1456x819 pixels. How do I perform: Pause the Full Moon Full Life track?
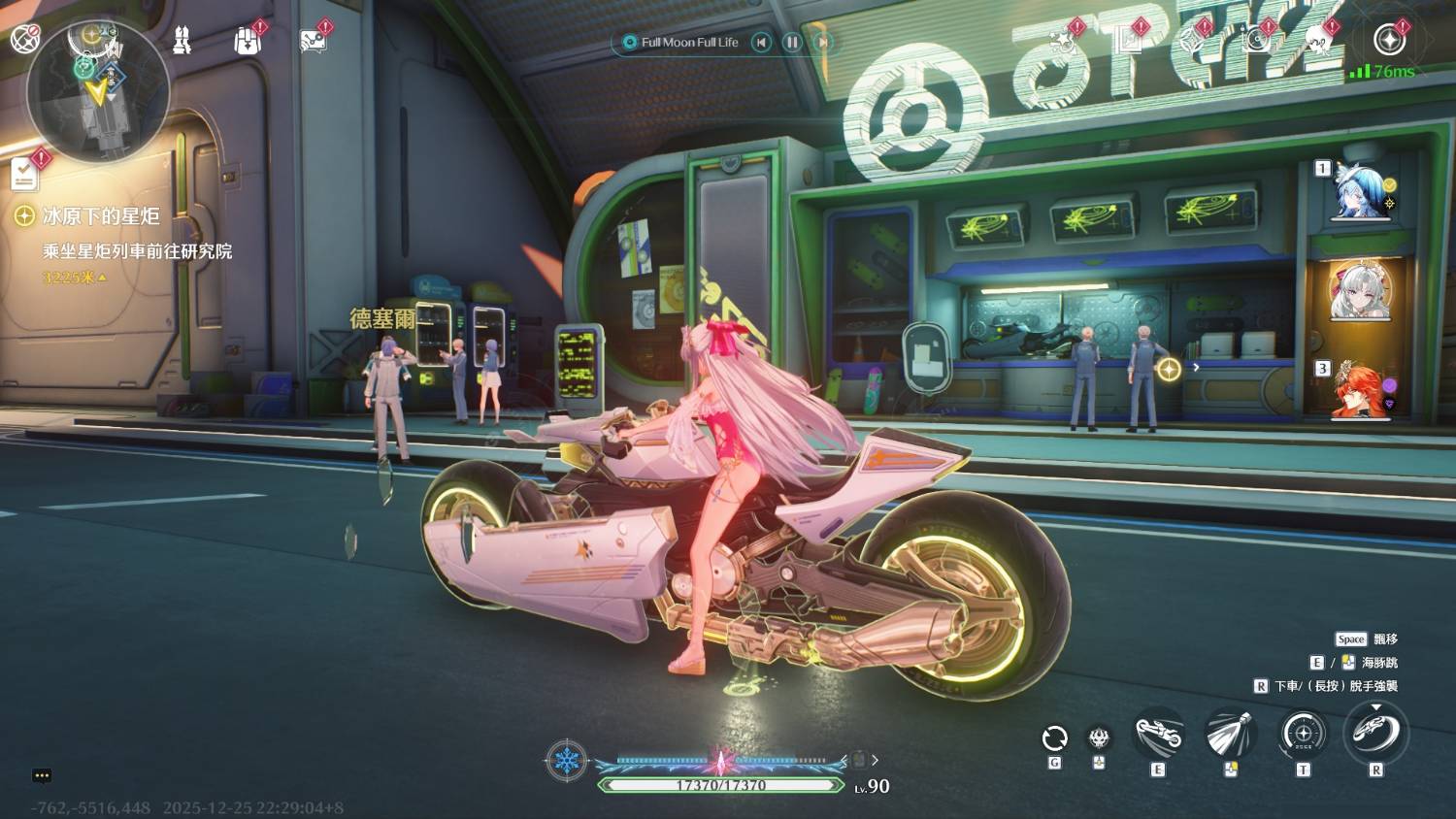tap(792, 42)
